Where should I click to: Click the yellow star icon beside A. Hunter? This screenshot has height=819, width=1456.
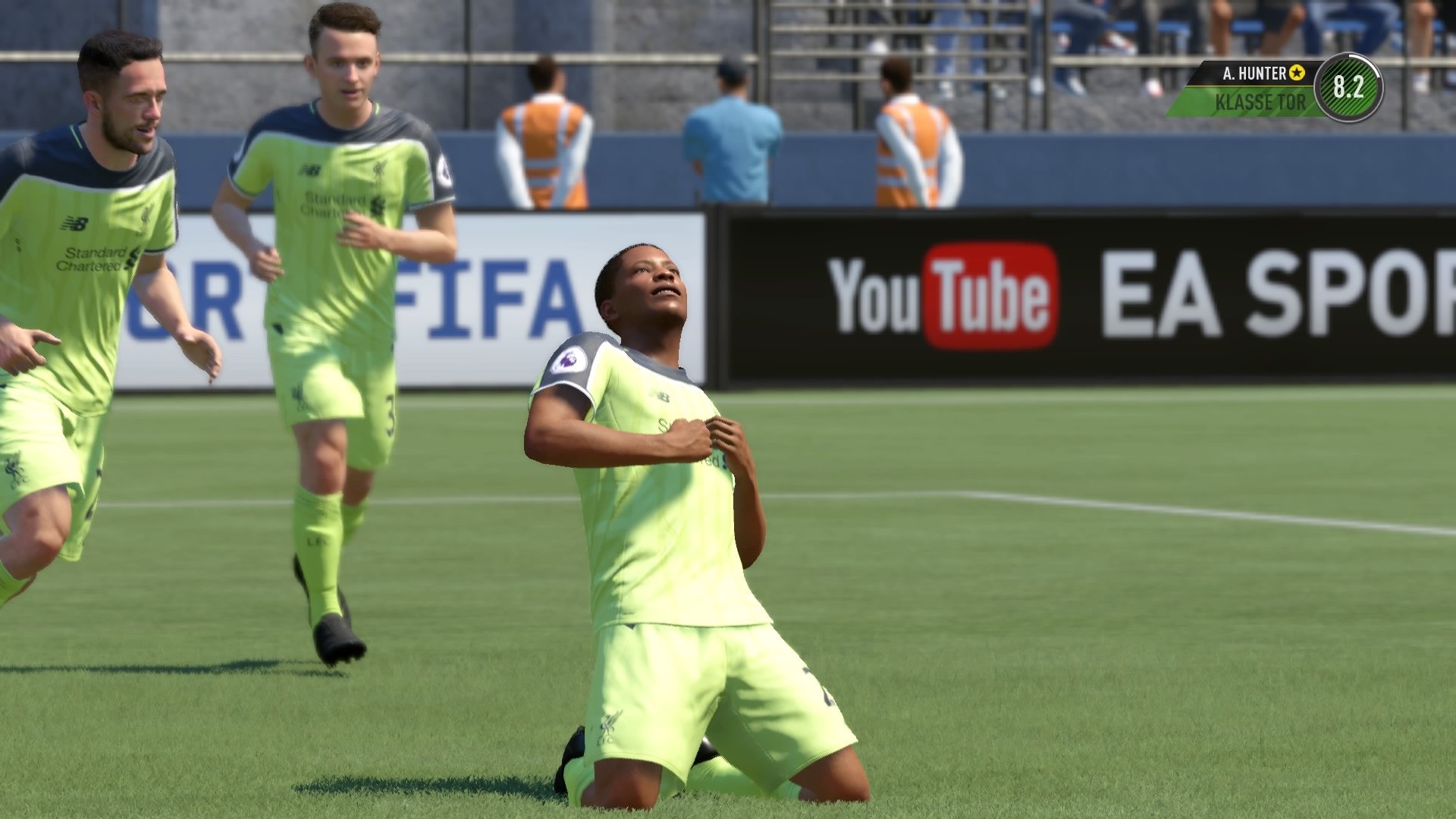[x=1298, y=74]
